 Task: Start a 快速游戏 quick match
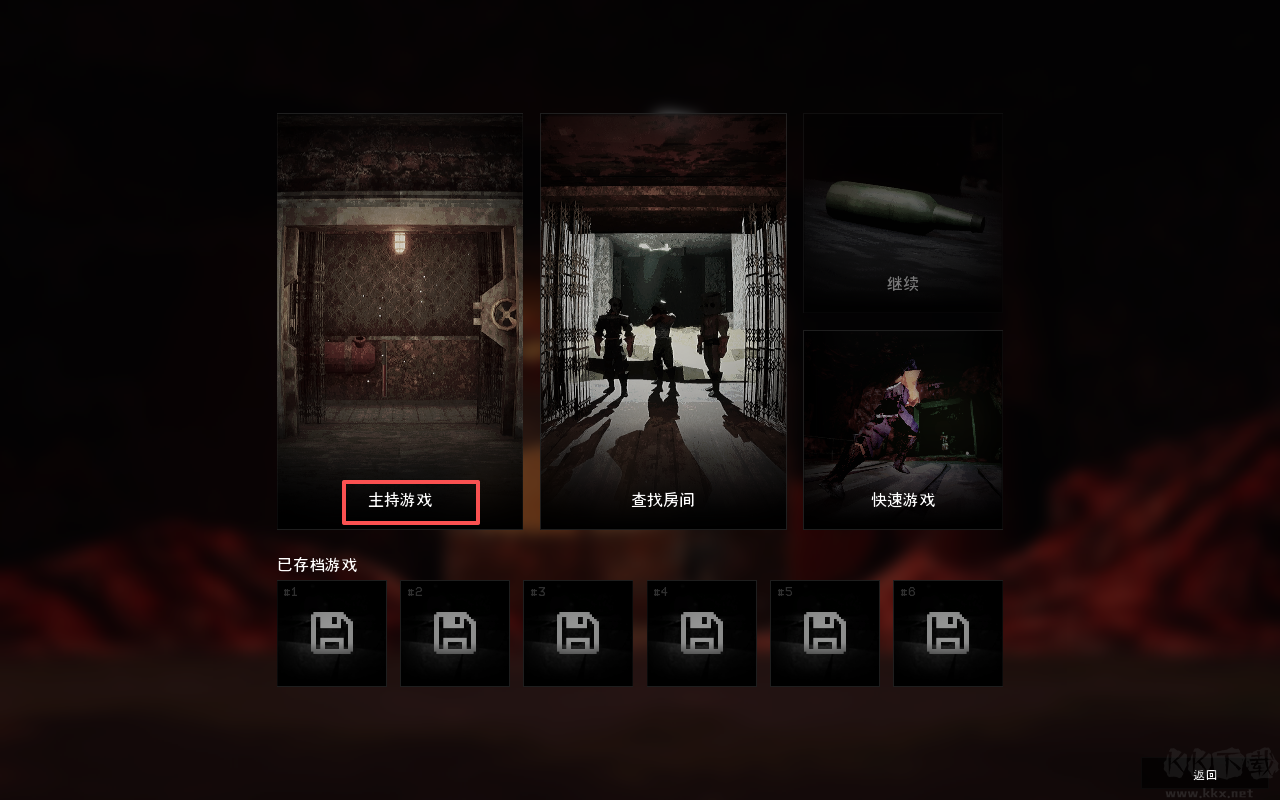tap(902, 502)
